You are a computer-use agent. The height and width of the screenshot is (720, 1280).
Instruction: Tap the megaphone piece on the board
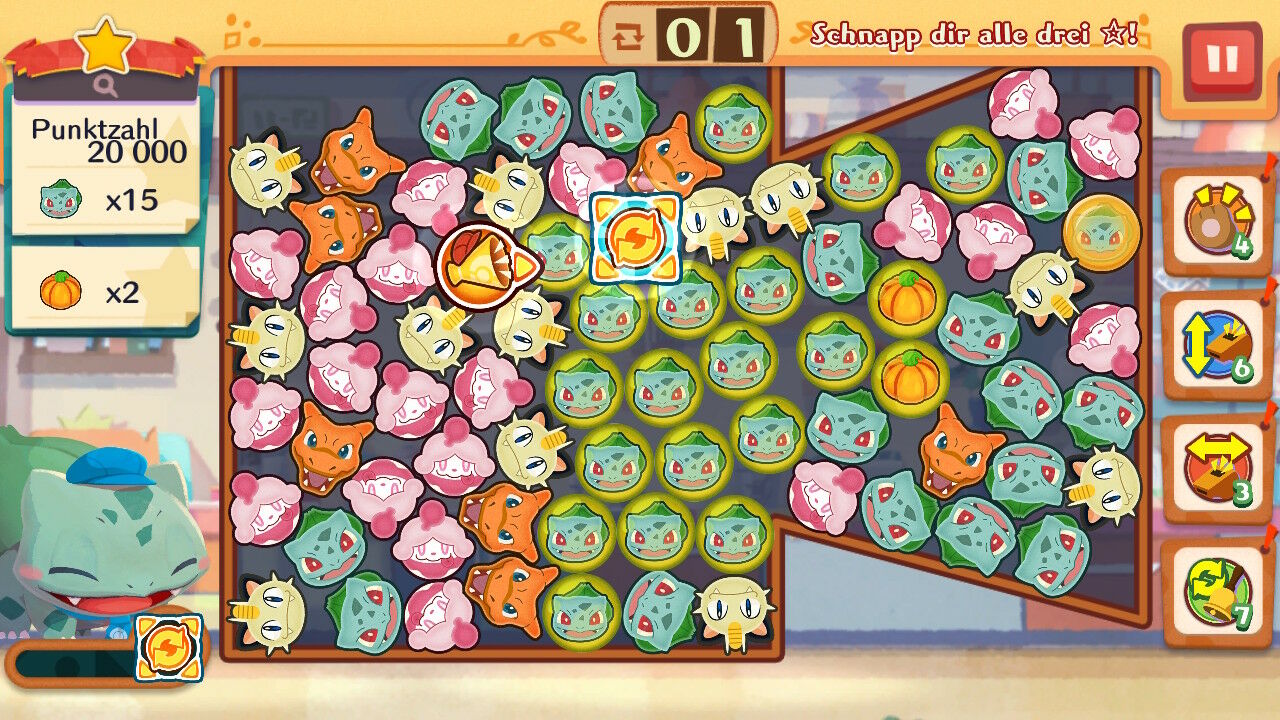coord(486,265)
